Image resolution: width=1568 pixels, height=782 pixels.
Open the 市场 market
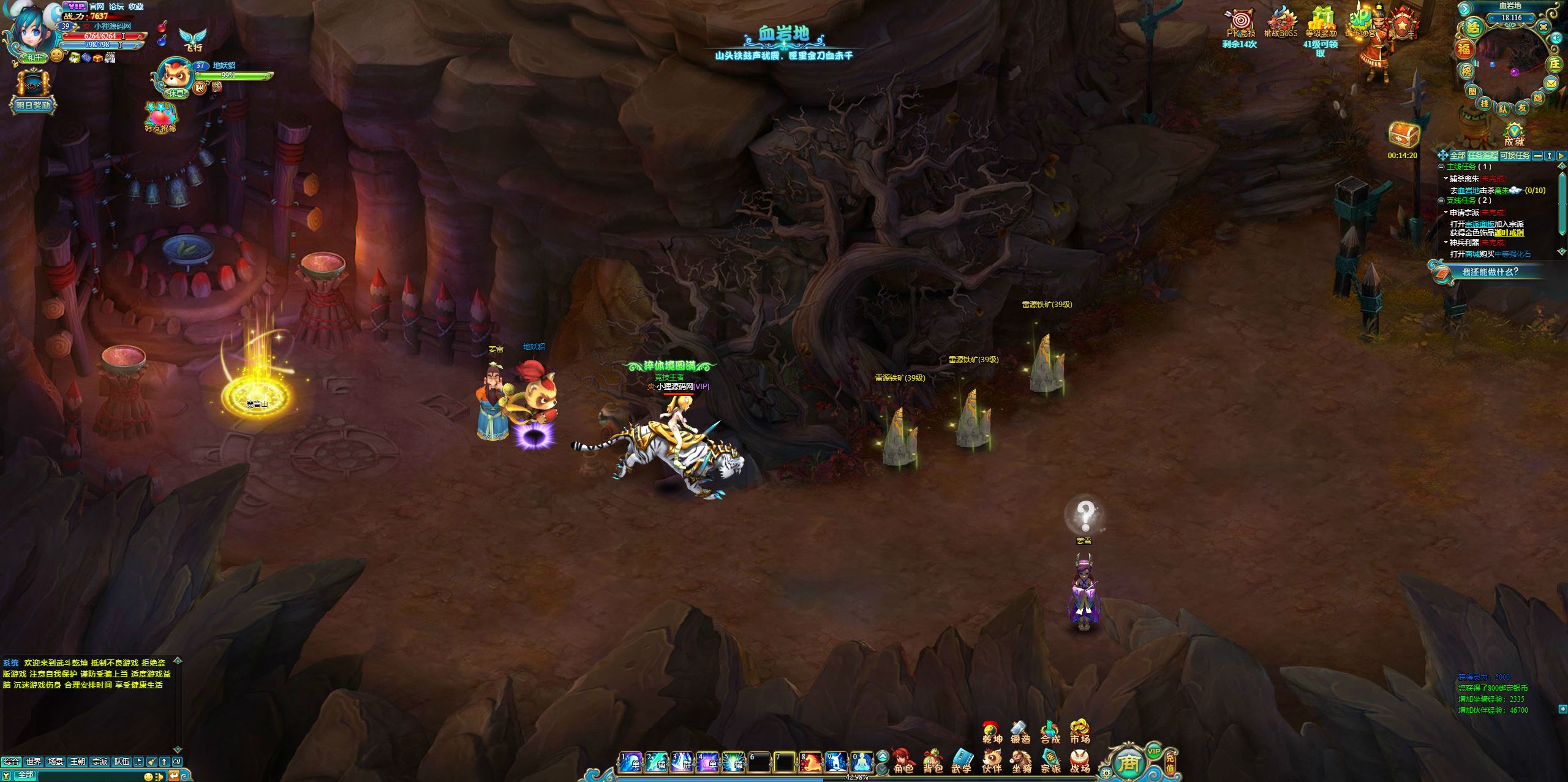tap(1080, 732)
